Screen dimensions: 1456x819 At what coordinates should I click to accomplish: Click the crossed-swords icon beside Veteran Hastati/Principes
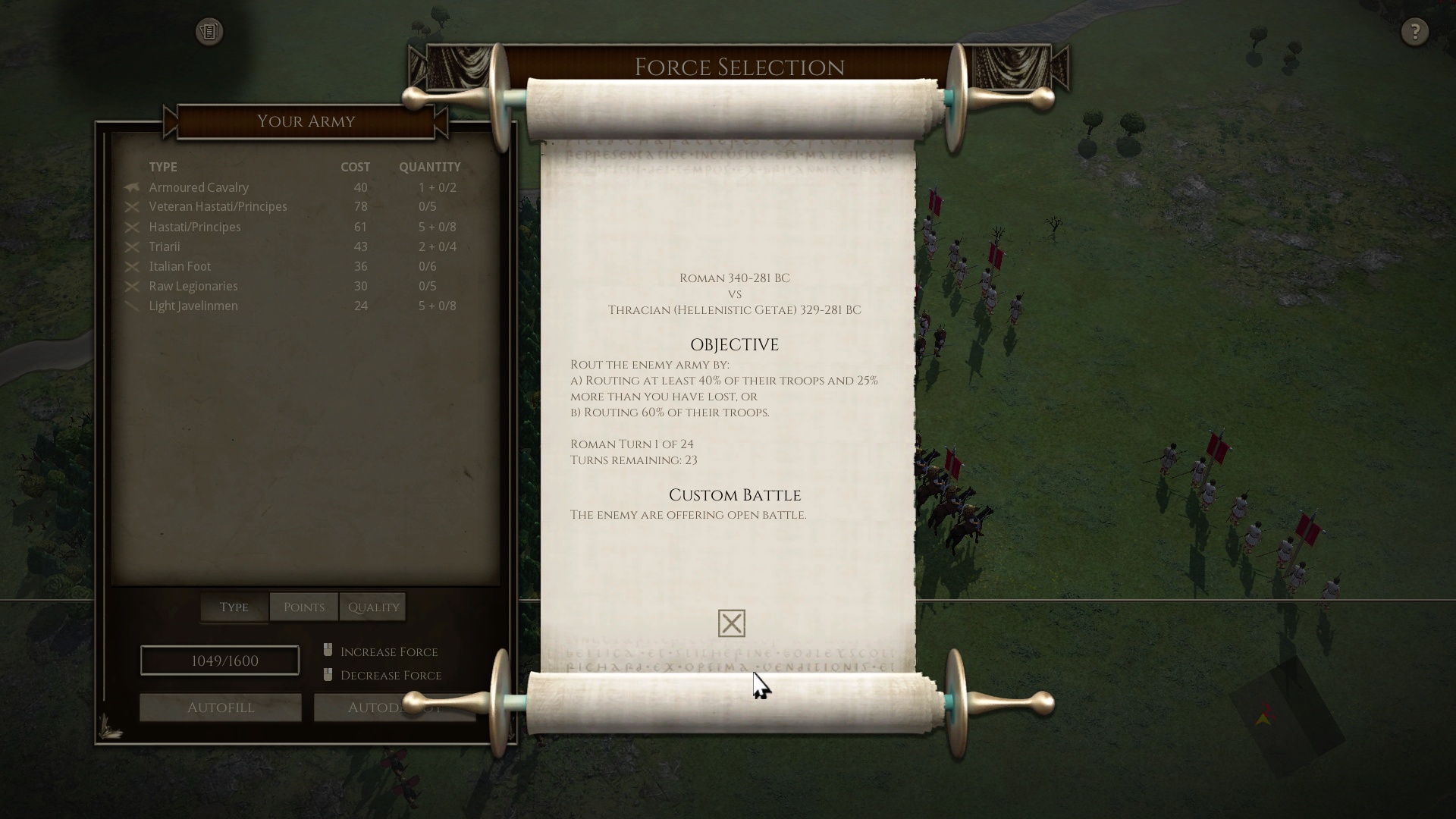tap(132, 206)
